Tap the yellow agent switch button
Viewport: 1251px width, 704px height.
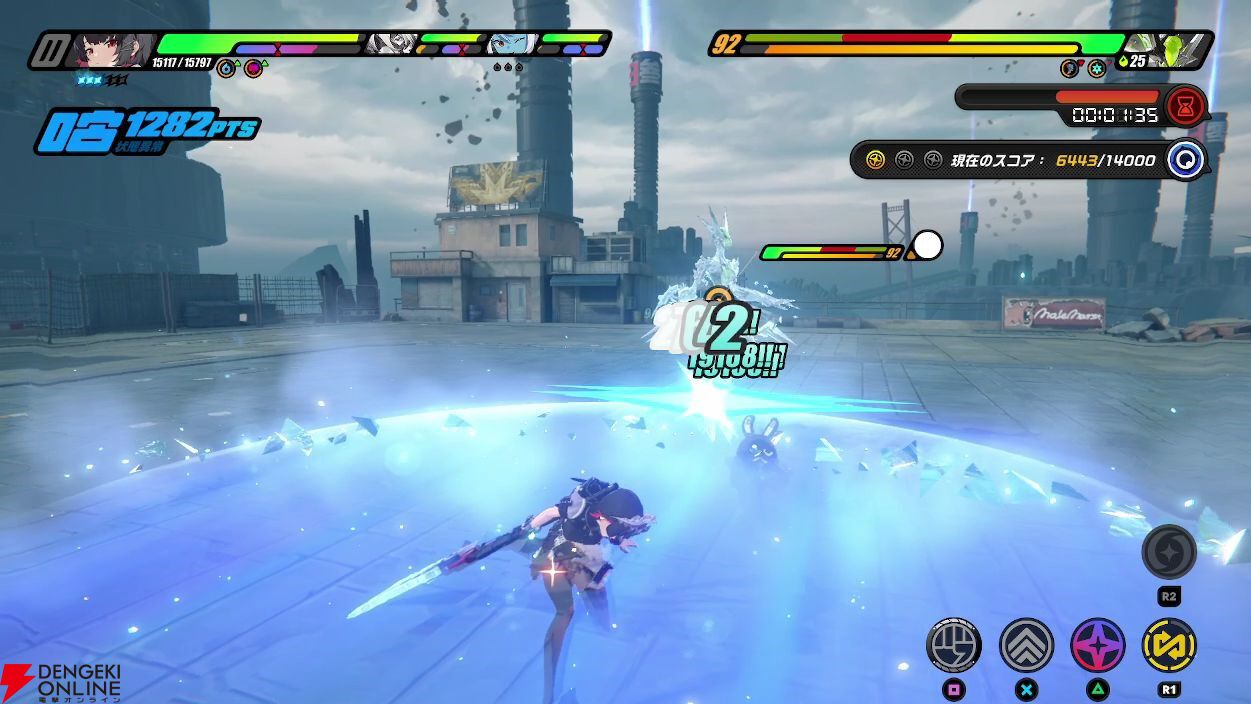click(x=1169, y=644)
